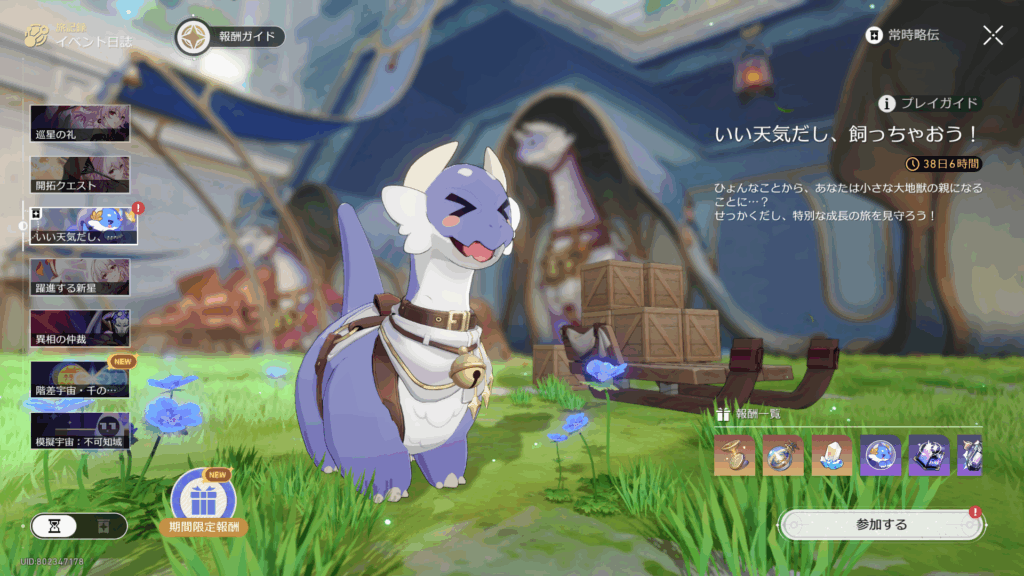
Task: Select the 開拓クエスト event entry
Action: coord(80,175)
